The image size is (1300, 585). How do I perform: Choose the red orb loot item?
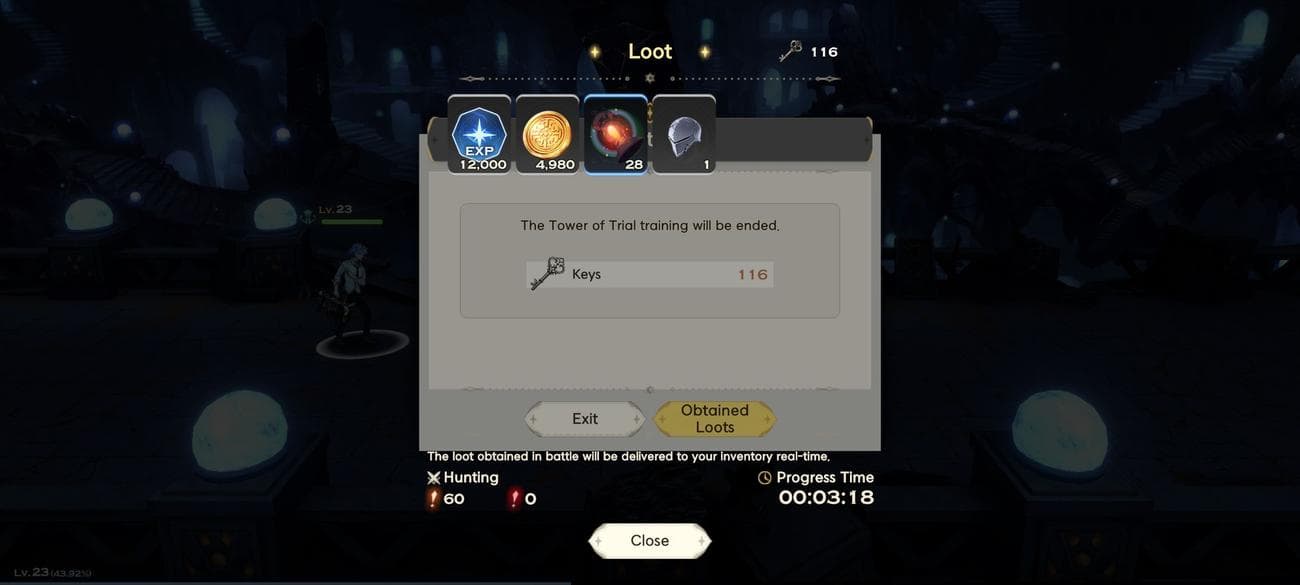615,135
